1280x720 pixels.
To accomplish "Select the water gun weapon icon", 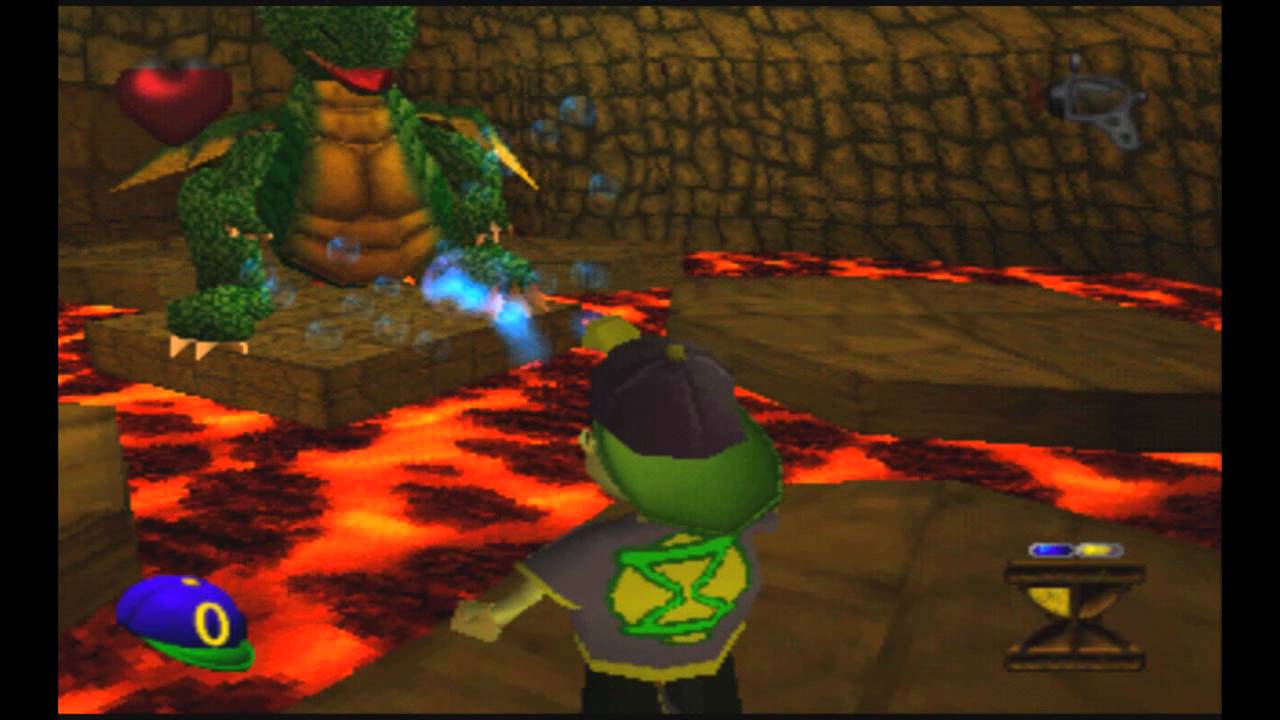I will [x=1092, y=101].
